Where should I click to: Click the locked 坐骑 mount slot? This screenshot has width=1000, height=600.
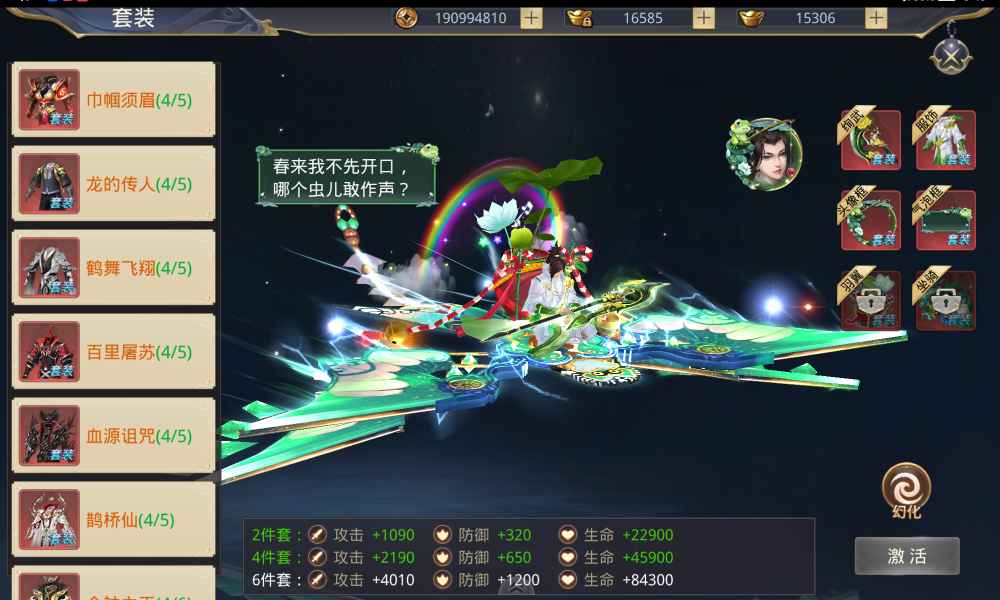(945, 300)
